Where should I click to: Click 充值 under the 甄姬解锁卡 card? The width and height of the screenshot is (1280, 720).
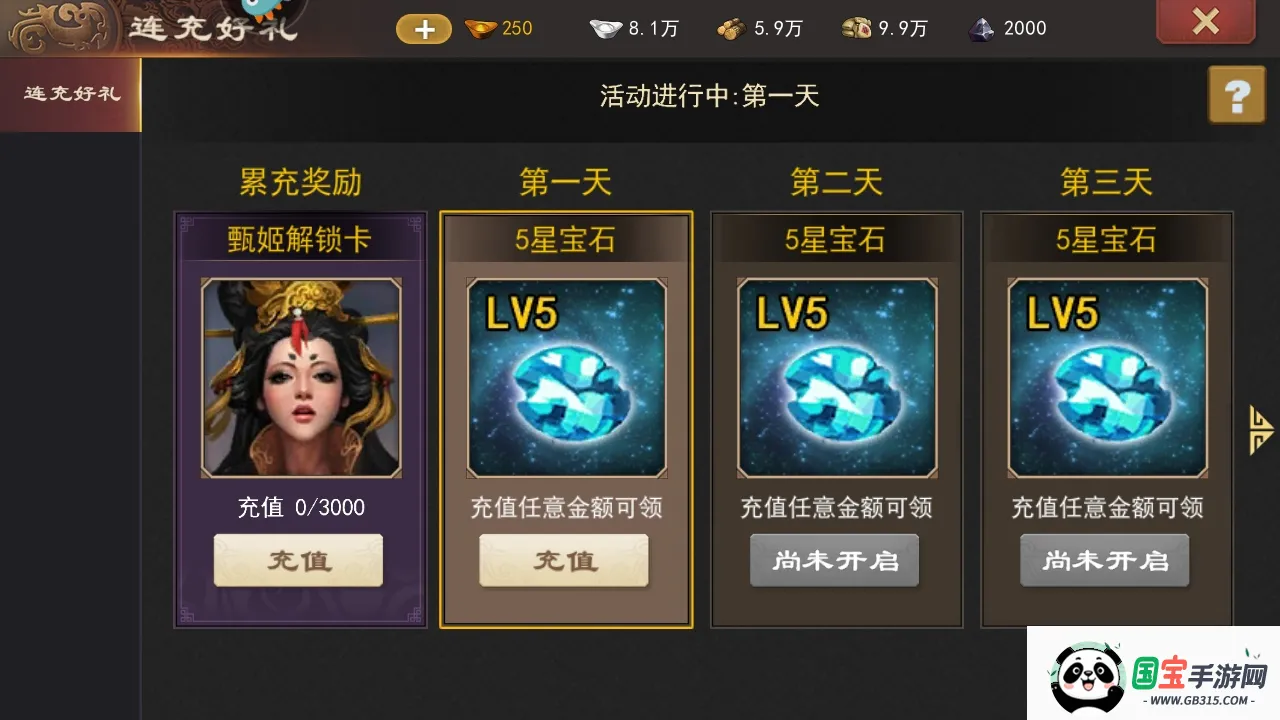(298, 560)
